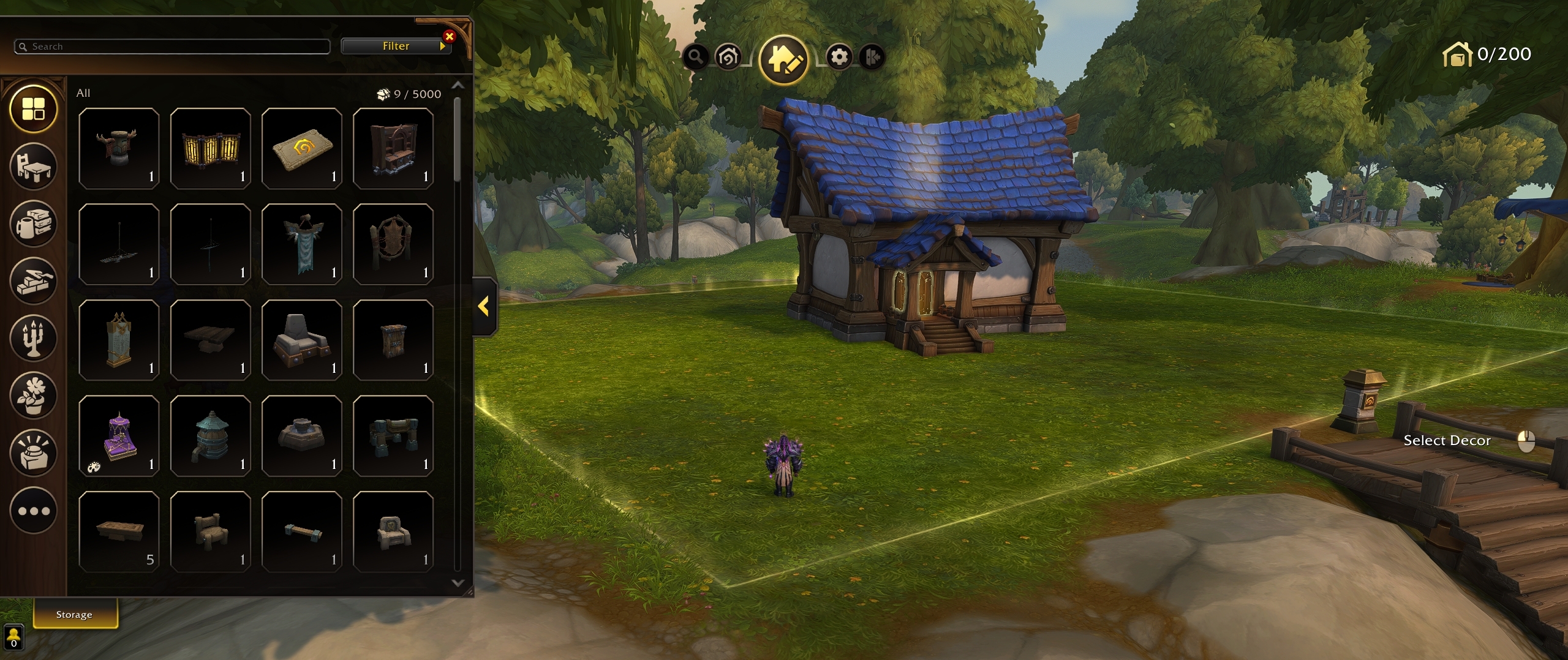
Task: Open the settings gear in the top toolbar
Action: pyautogui.click(x=840, y=57)
